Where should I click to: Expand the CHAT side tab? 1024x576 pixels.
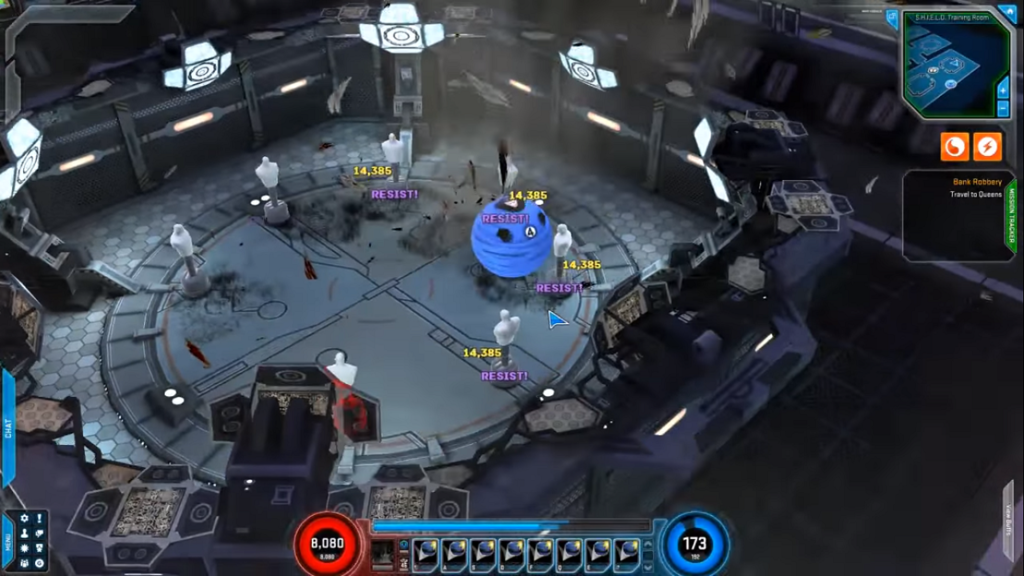tap(7, 428)
